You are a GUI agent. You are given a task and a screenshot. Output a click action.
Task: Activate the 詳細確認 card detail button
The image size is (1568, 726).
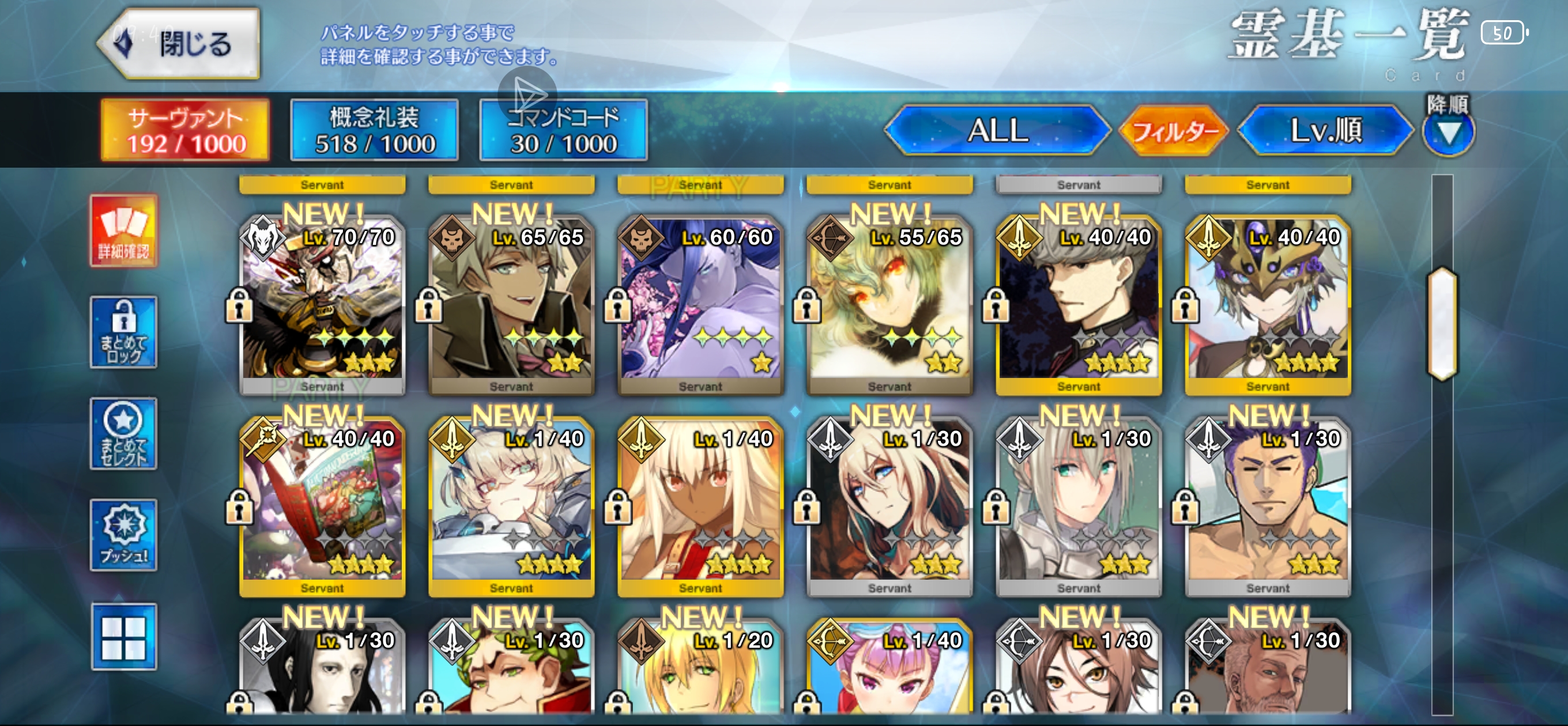click(124, 231)
